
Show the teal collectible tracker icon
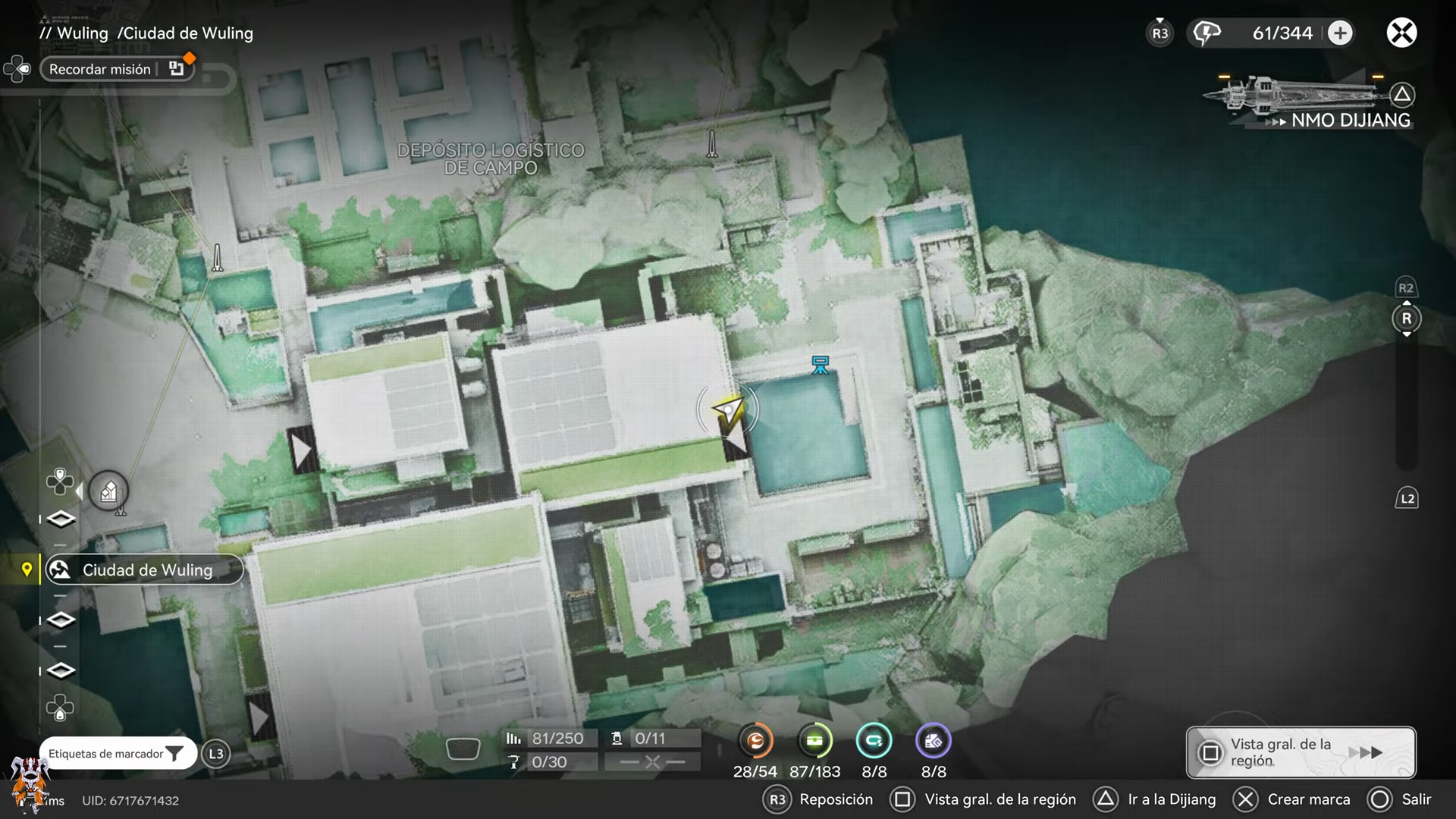tap(874, 741)
